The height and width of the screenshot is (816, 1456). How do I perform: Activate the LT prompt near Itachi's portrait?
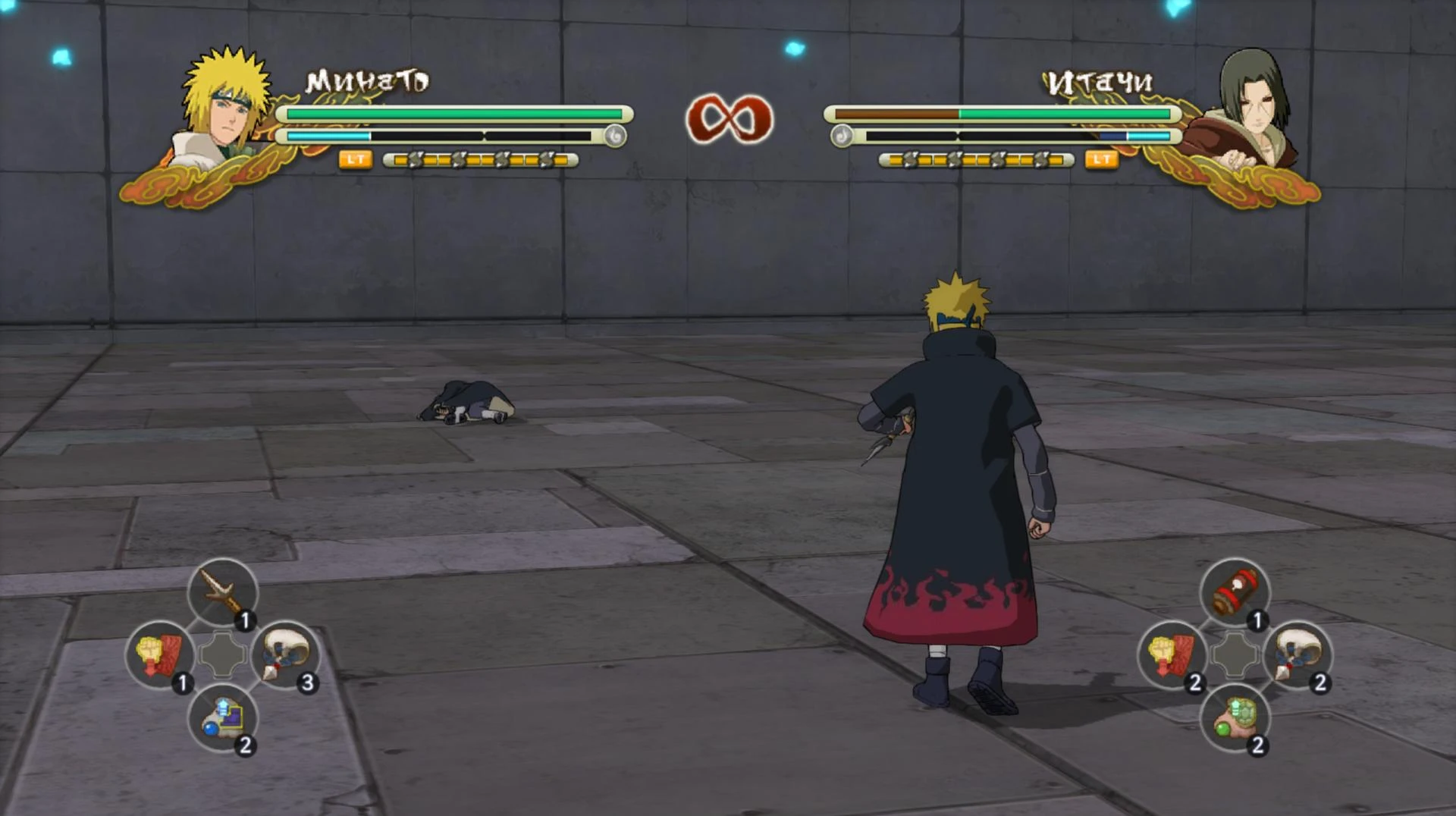point(1103,159)
